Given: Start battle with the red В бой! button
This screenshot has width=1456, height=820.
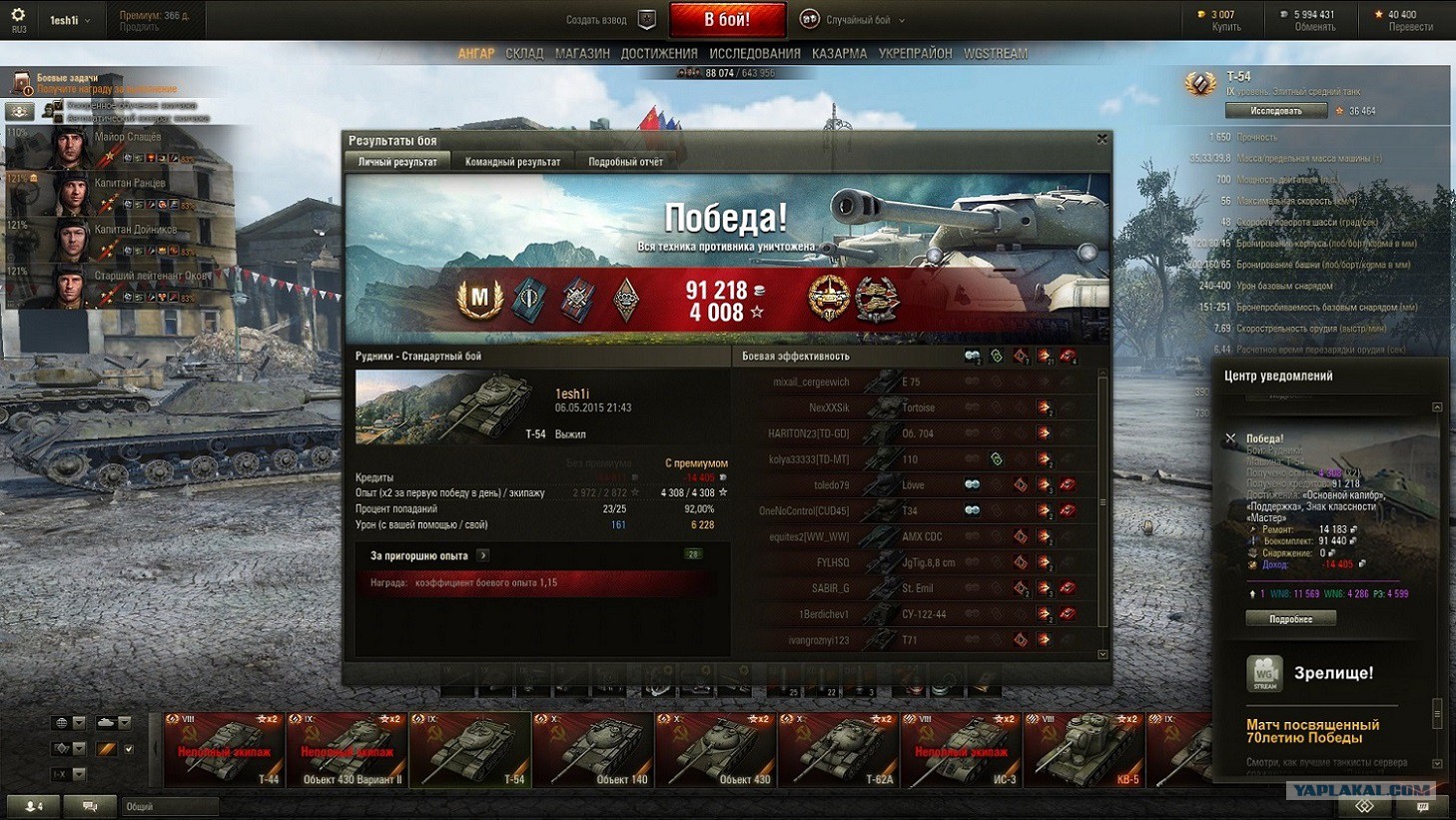Looking at the screenshot, I should [726, 19].
